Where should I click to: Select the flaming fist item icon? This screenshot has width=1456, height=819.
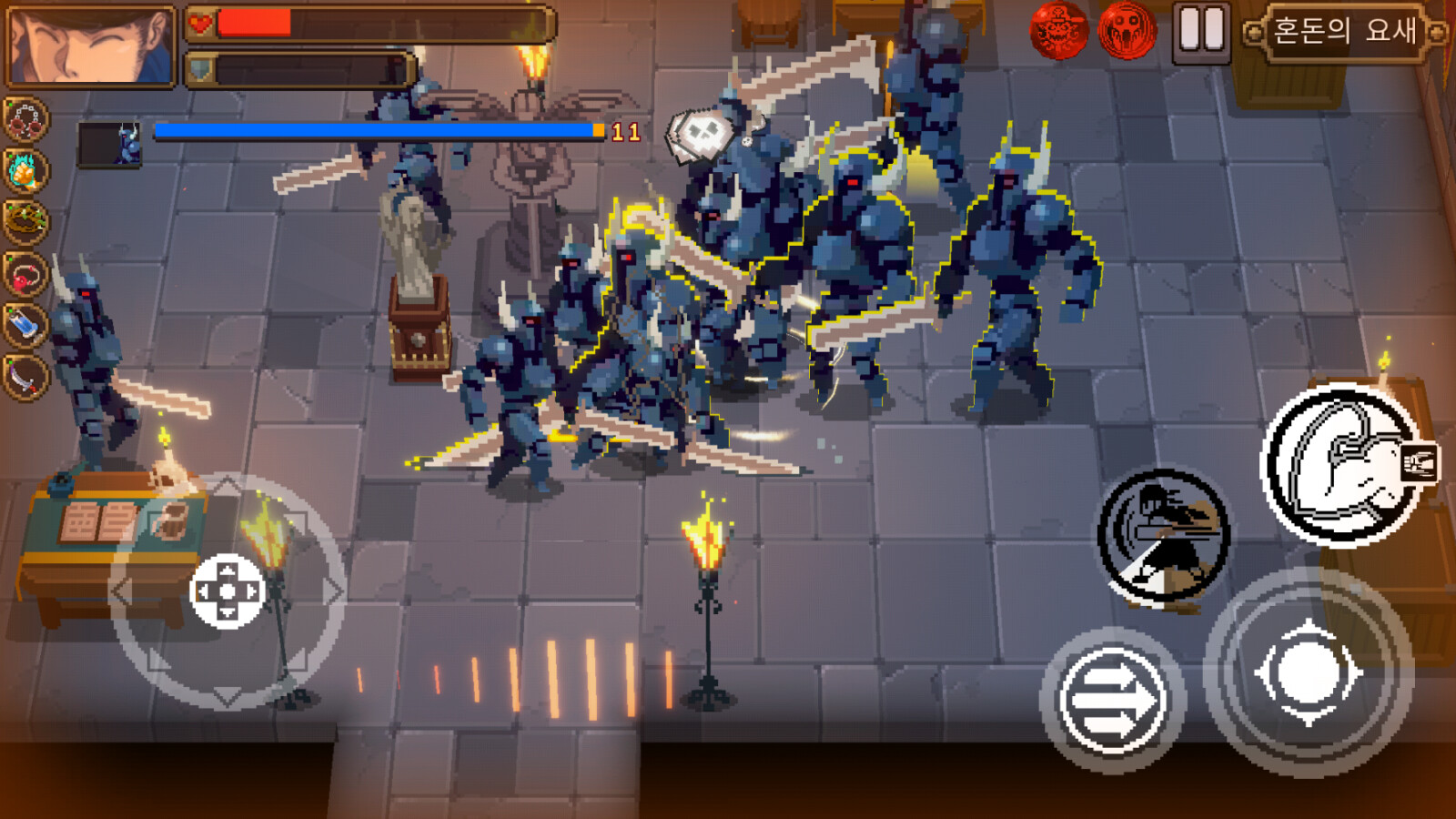pyautogui.click(x=25, y=170)
